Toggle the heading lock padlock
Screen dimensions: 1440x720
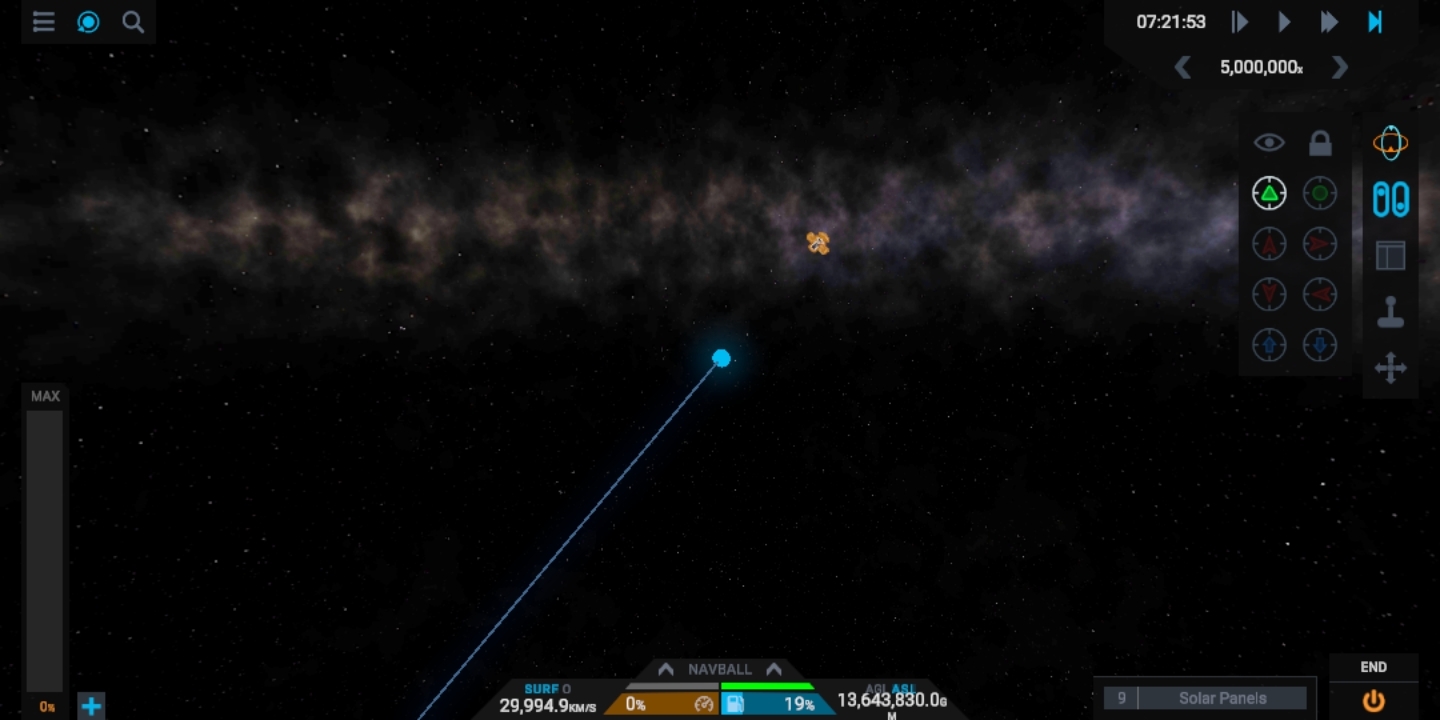pos(1320,143)
